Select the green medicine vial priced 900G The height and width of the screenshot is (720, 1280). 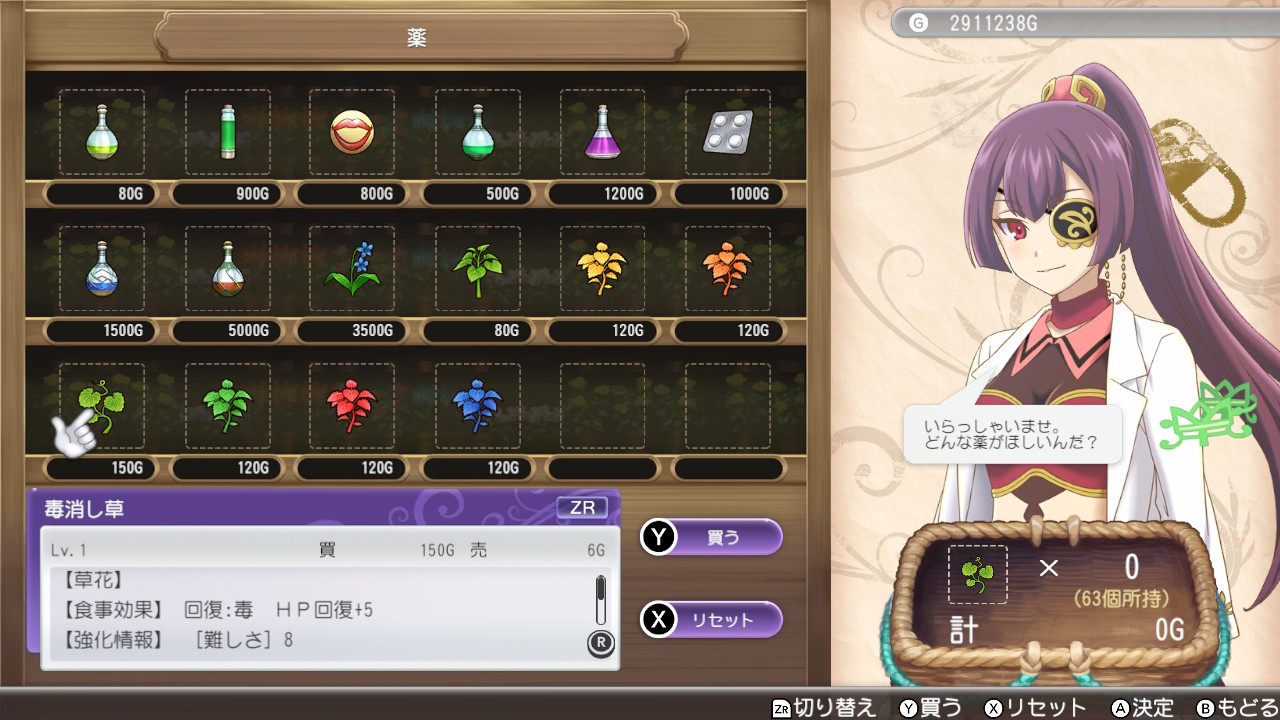tap(226, 133)
